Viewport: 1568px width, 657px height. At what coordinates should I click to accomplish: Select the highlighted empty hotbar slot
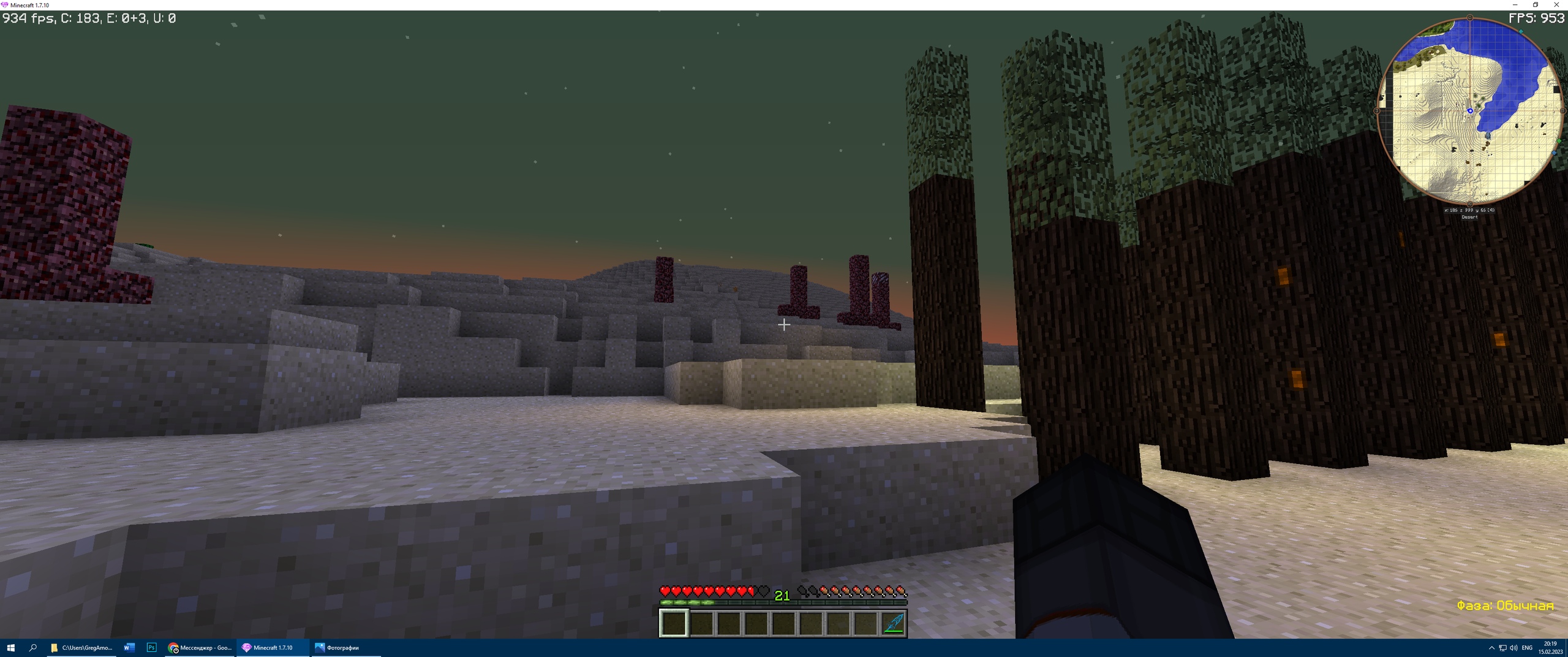pos(674,624)
